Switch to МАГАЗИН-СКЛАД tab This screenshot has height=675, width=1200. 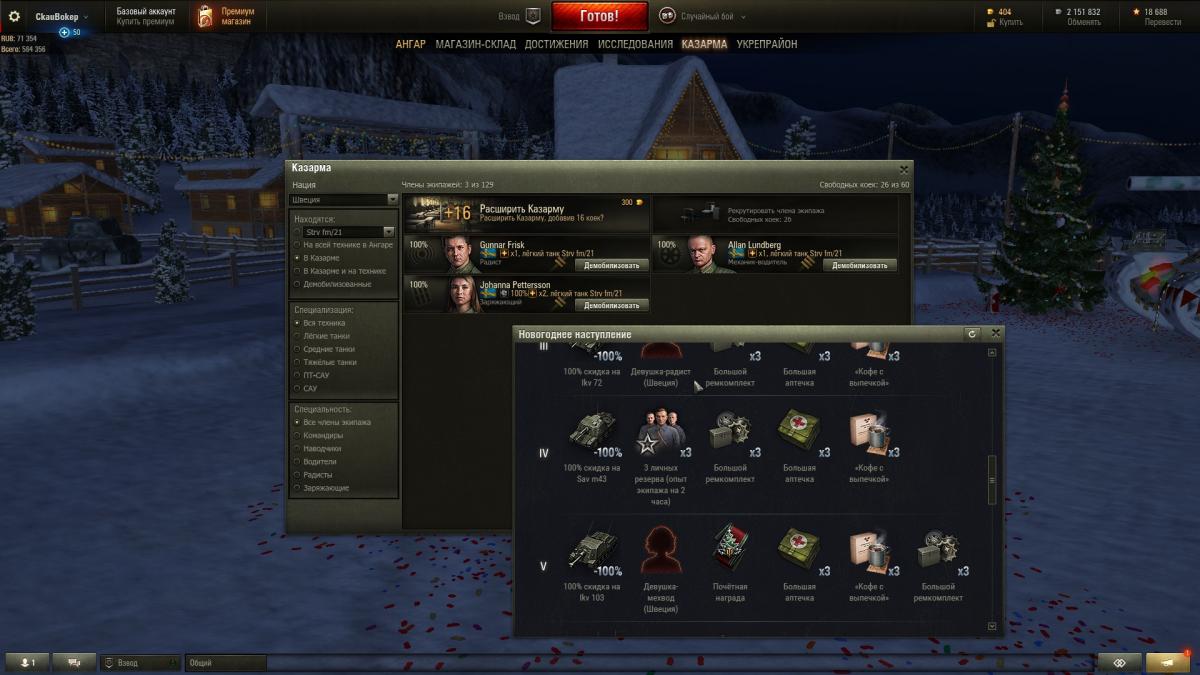475,44
